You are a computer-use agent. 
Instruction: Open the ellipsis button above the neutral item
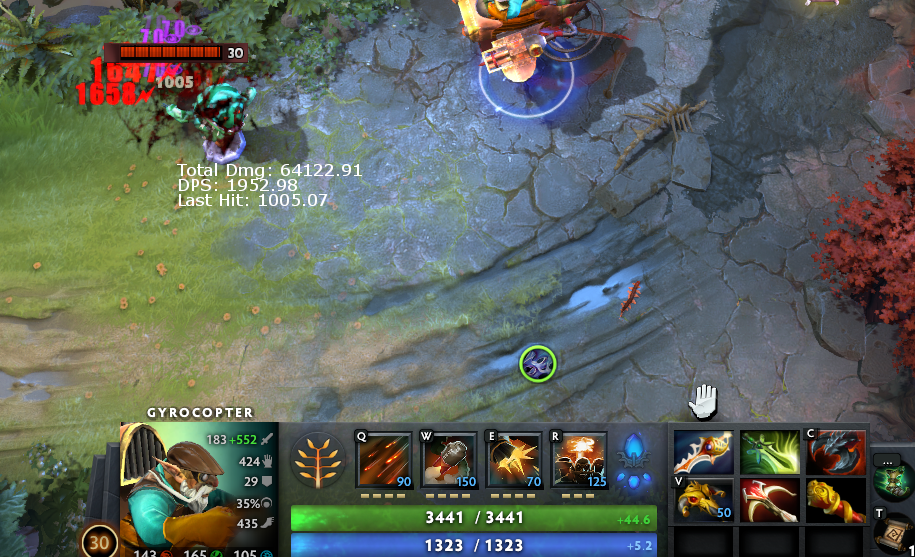[886, 461]
